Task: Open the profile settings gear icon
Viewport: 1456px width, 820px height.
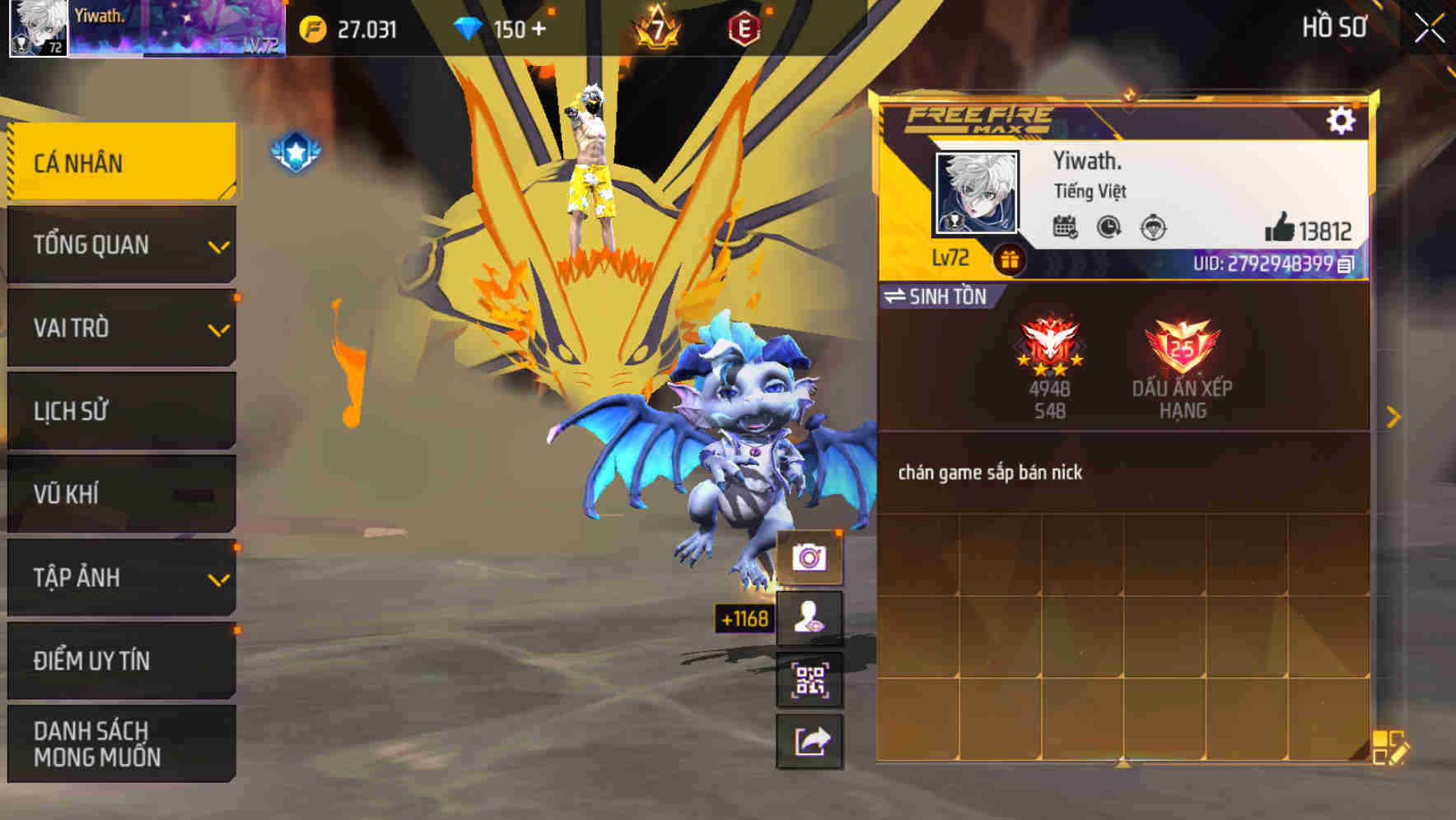Action: click(1342, 120)
